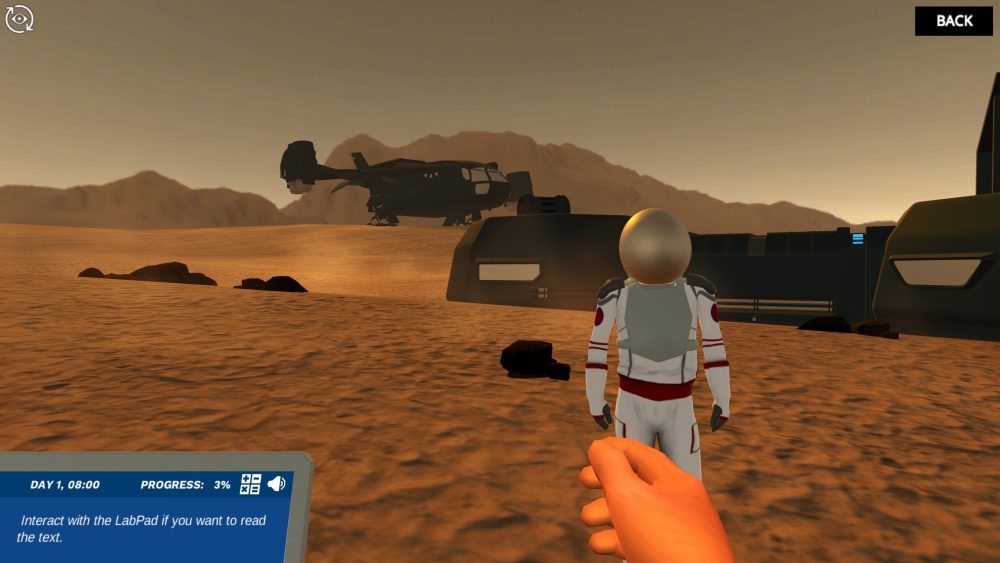The height and width of the screenshot is (563, 1000).
Task: Toggle the rotating eye view icon
Action: point(20,19)
